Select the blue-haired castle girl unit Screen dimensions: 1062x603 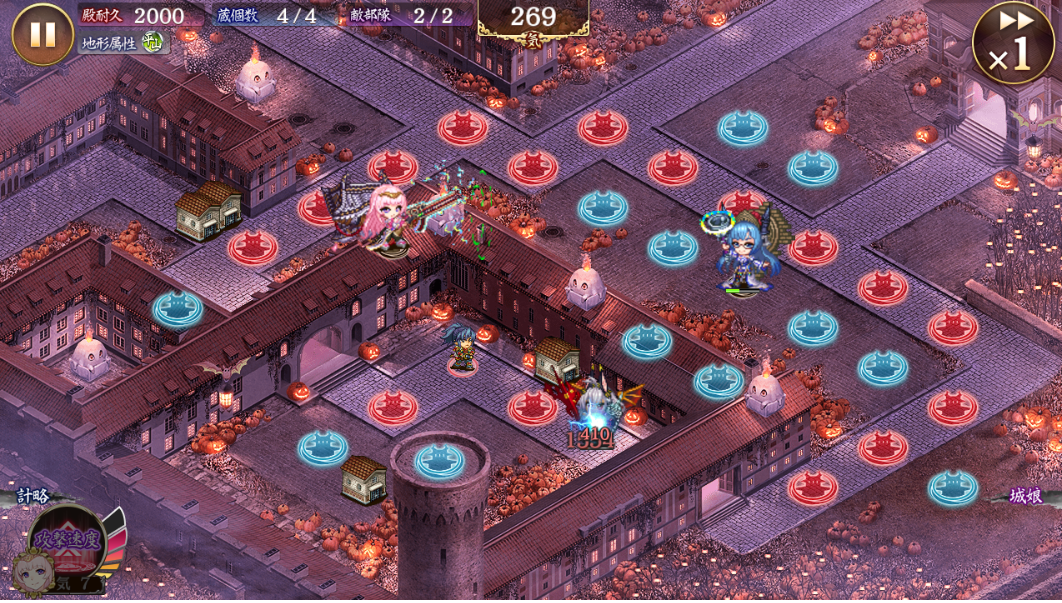746,254
